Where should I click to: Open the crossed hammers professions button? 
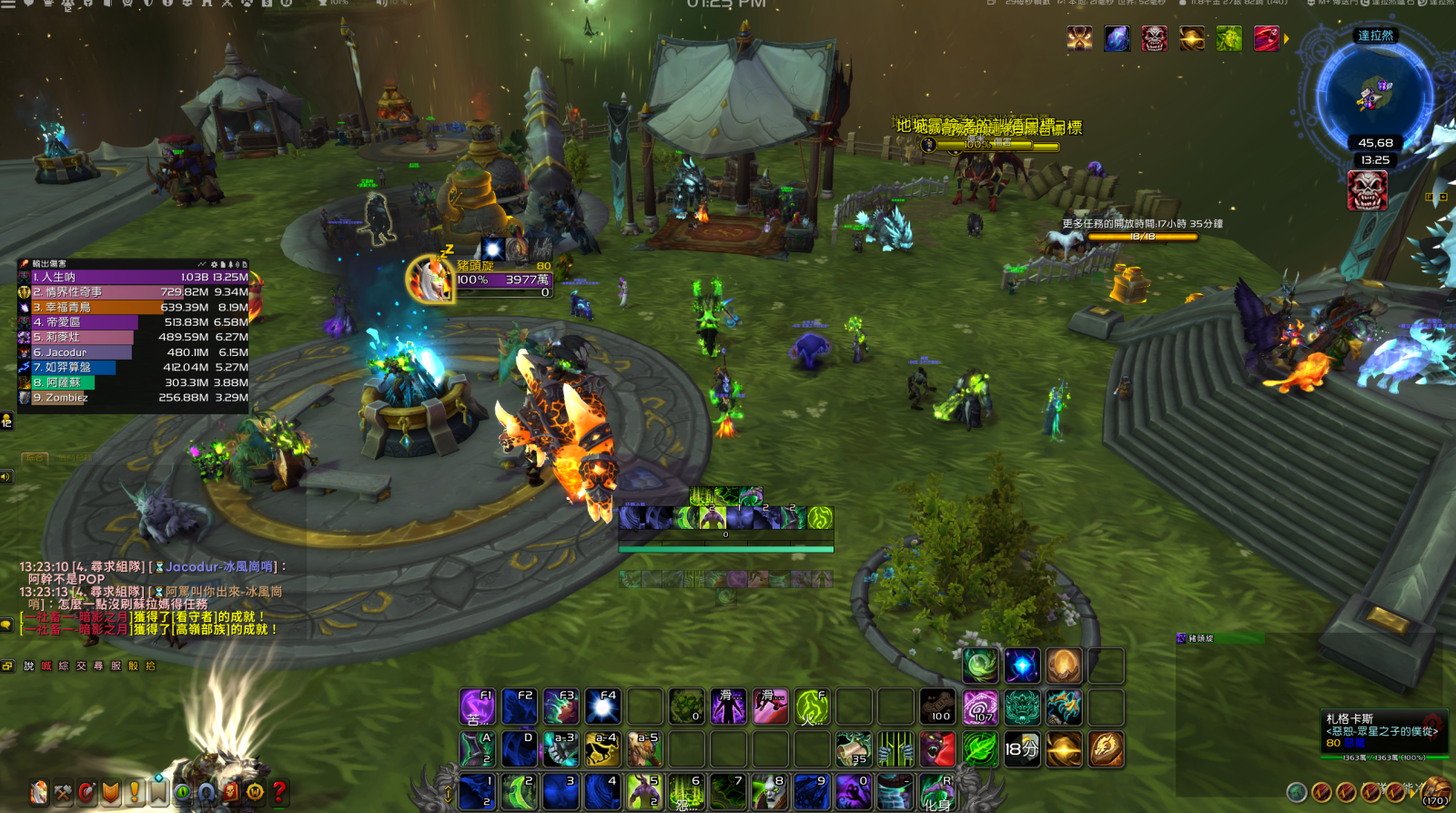[63, 792]
